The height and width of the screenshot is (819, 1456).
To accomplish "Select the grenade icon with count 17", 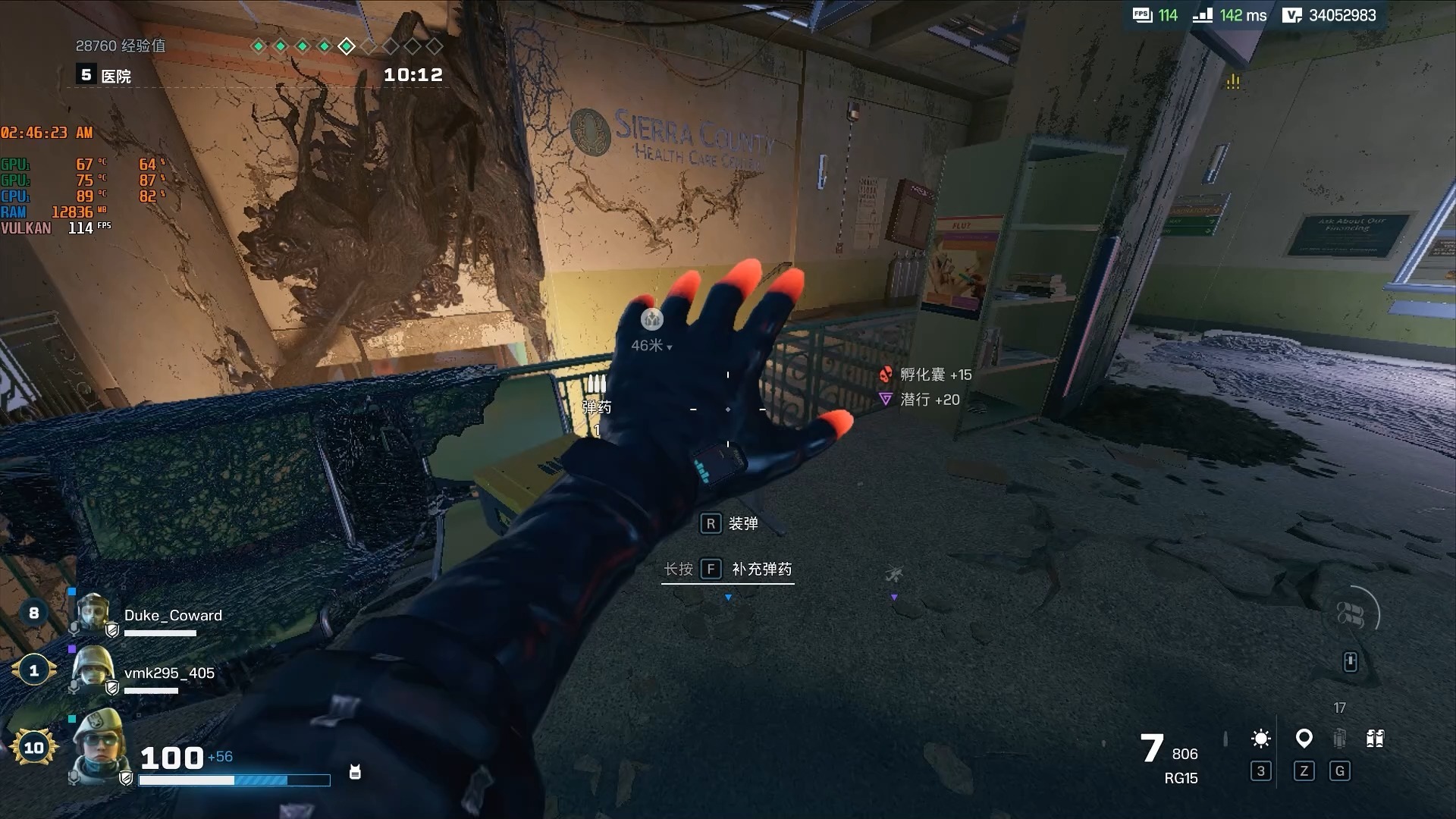I will coord(1340,737).
